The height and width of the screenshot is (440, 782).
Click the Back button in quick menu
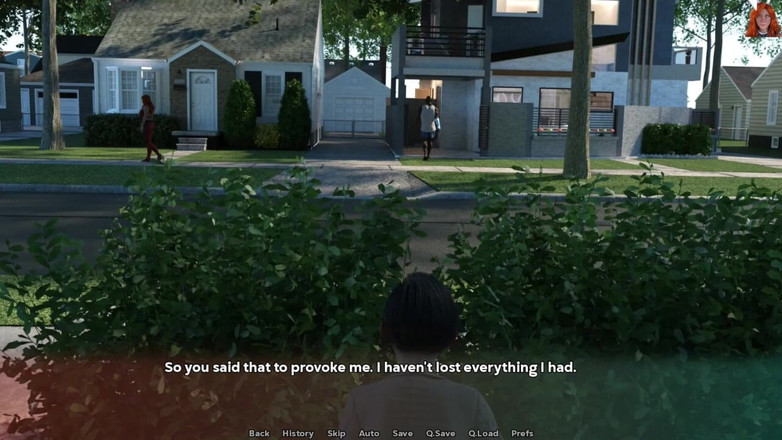[259, 433]
